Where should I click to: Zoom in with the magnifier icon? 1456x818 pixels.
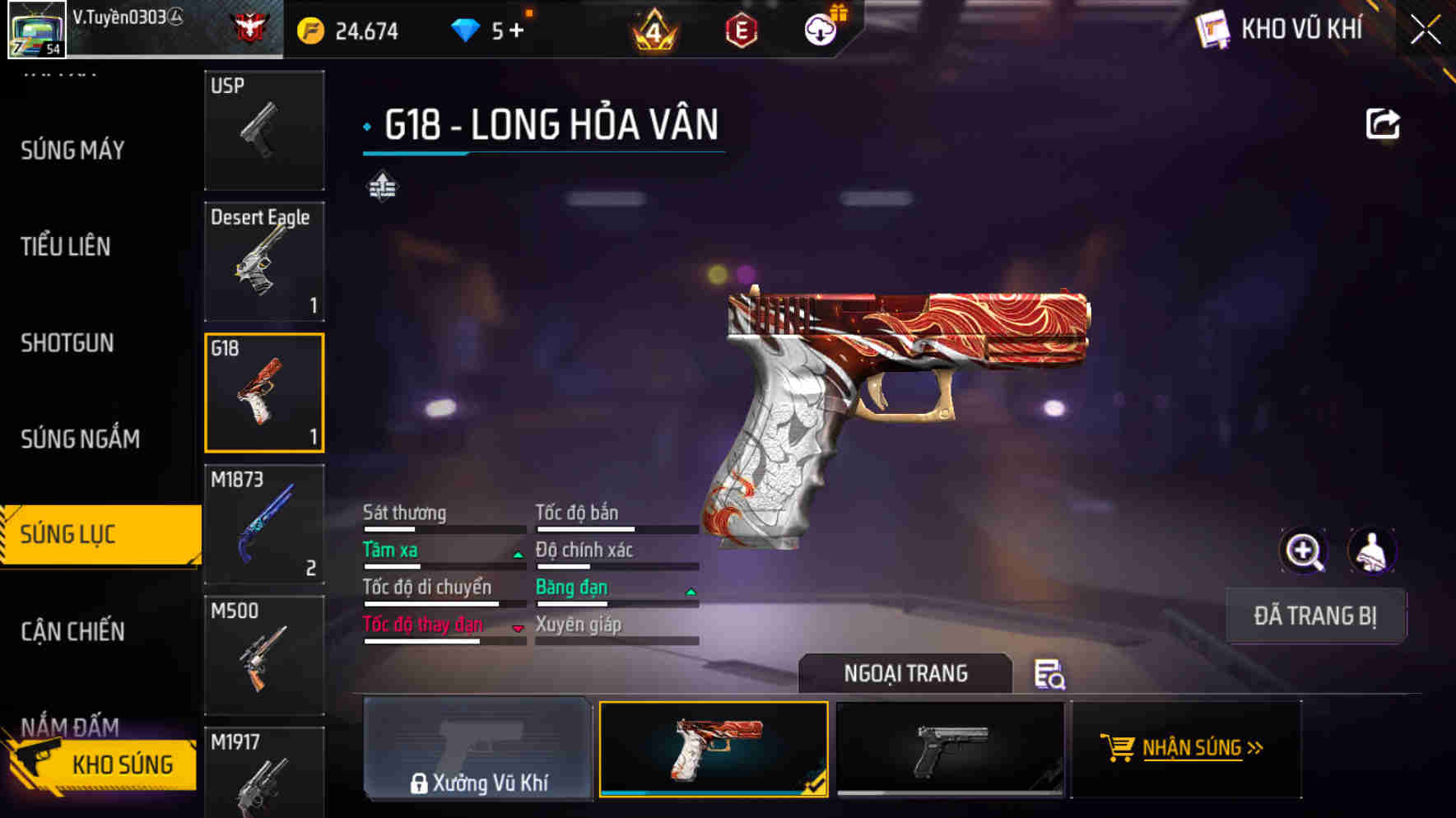(x=1304, y=551)
